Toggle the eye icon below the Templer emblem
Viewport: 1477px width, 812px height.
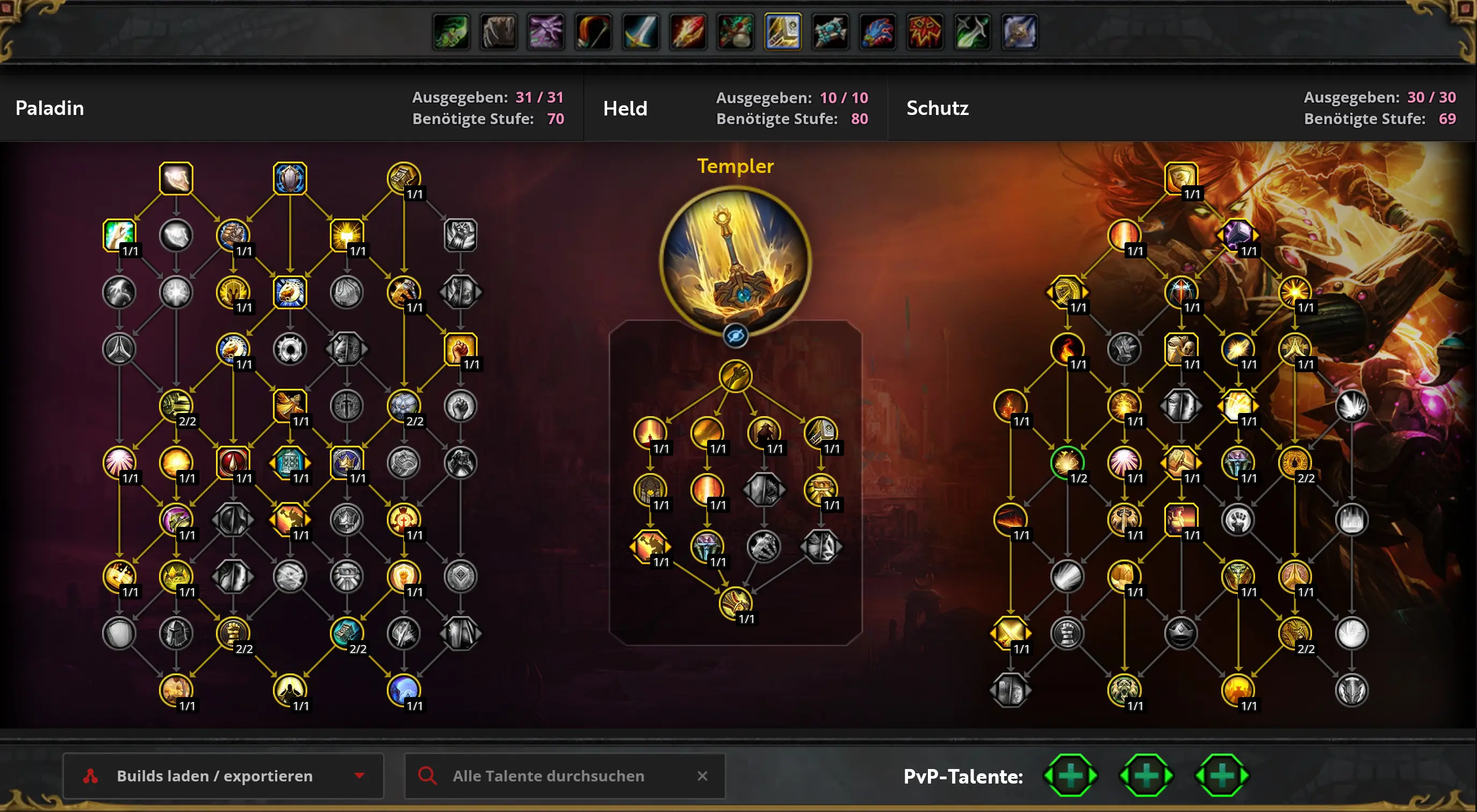click(735, 336)
